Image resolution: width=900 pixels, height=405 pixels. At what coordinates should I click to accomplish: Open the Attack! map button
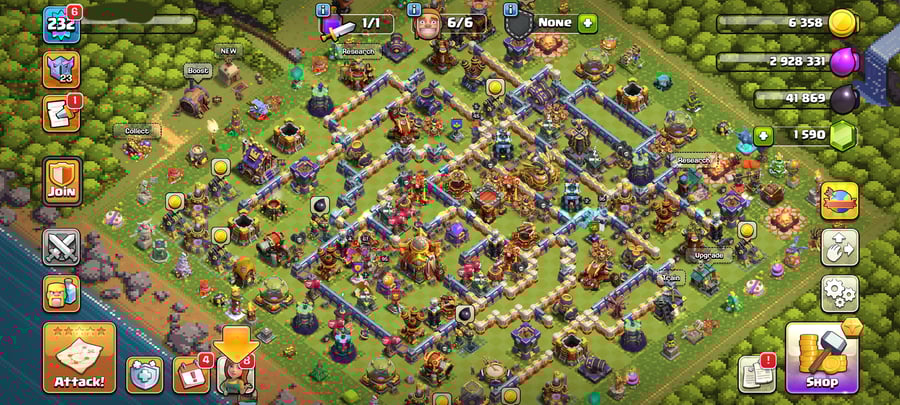(79, 358)
